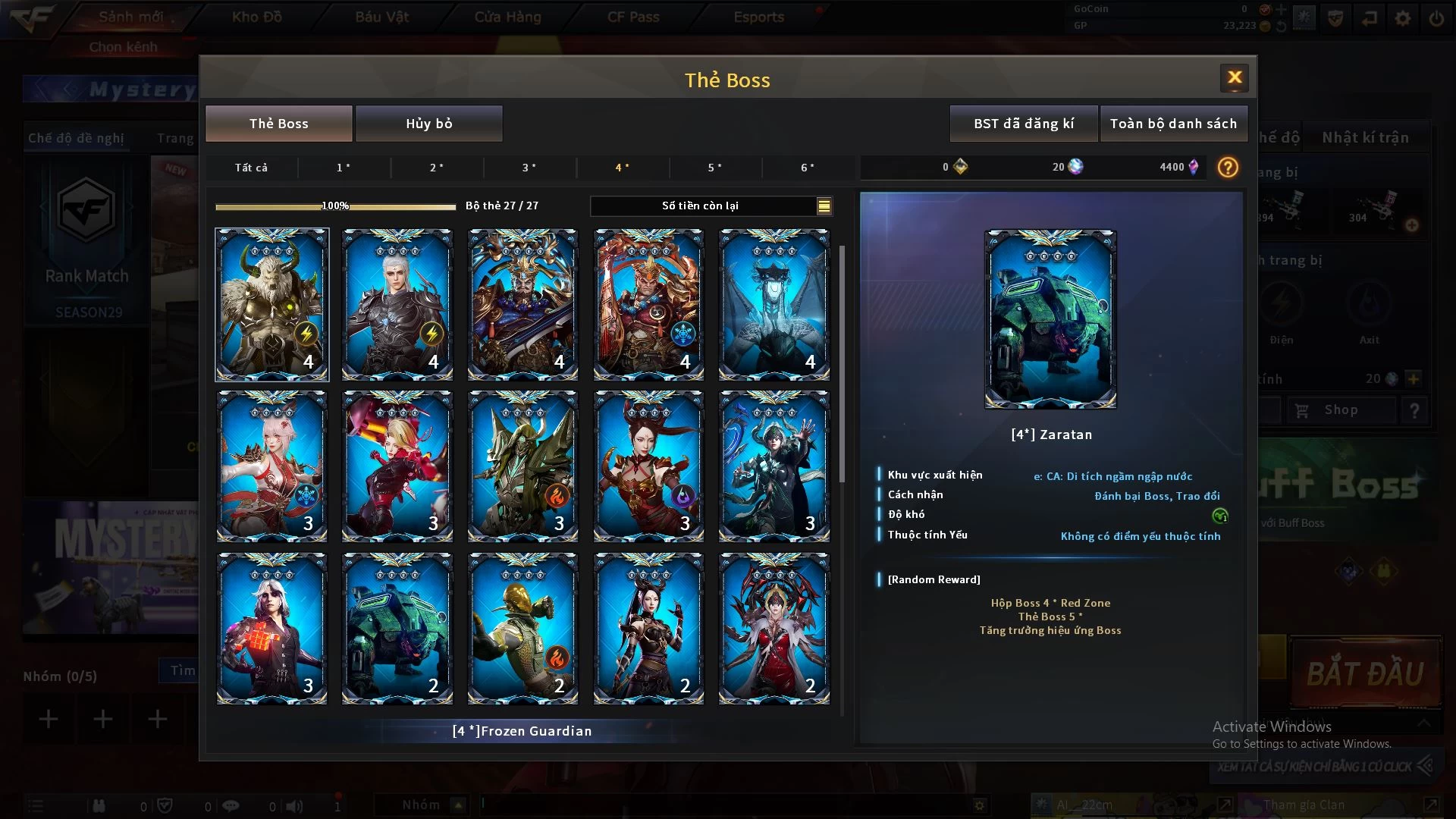This screenshot has width=1456, height=819.
Task: Select the white-haired man with glowing fist card
Action: click(271, 628)
